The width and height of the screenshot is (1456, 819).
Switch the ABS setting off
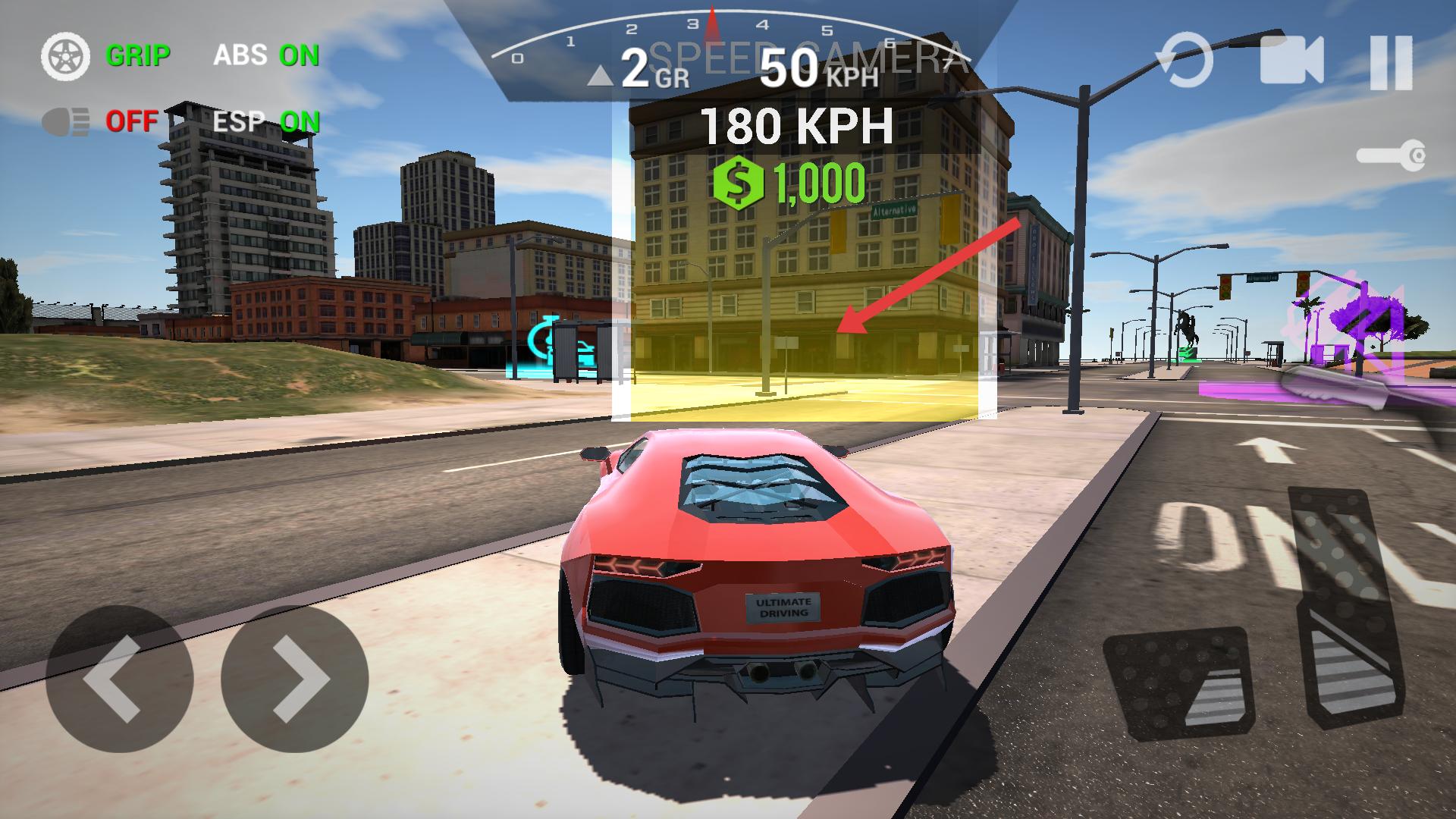266,55
